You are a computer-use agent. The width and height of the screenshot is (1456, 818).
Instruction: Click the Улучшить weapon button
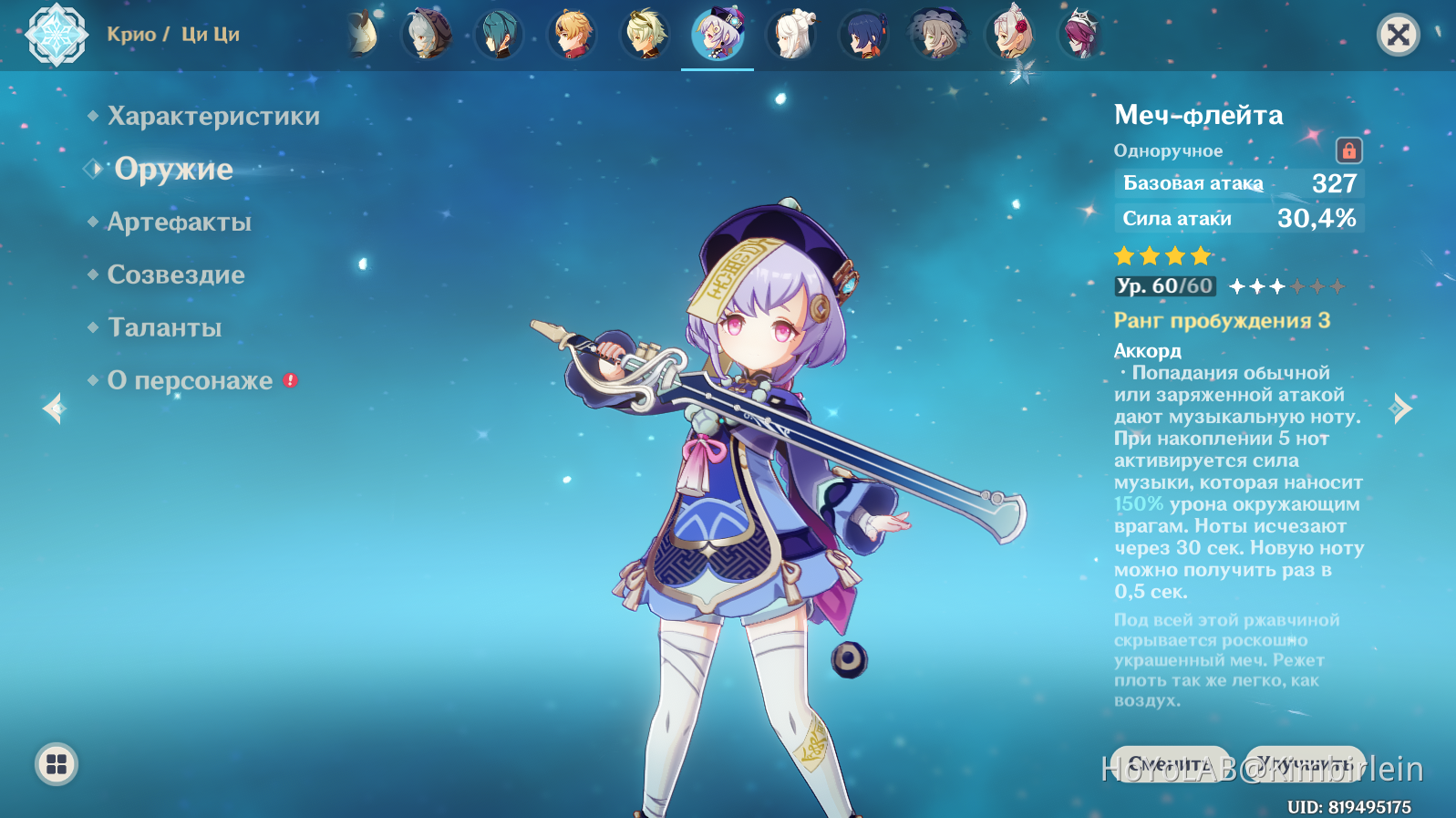tap(1306, 764)
